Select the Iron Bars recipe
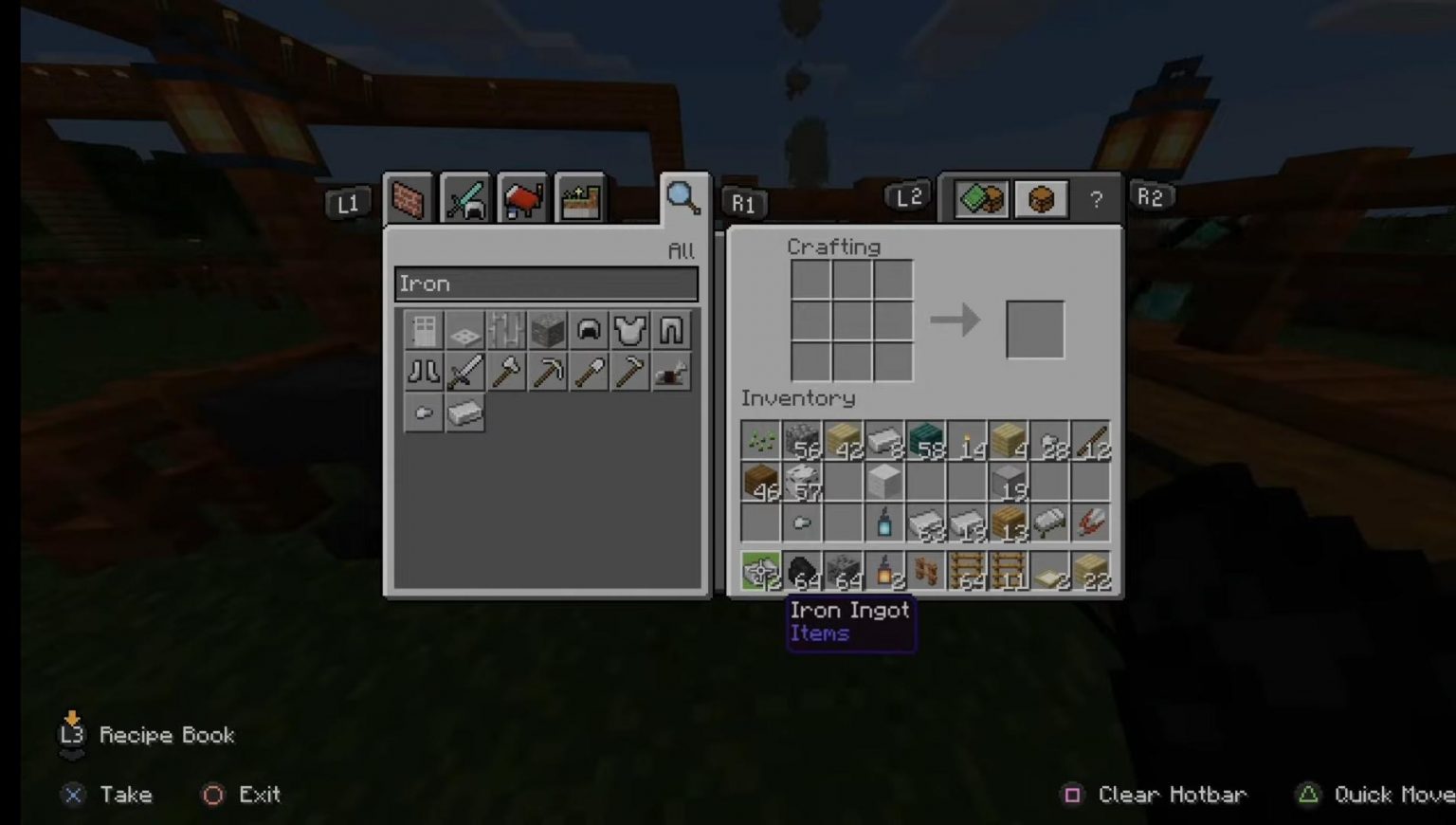The width and height of the screenshot is (1456, 825). pos(506,329)
